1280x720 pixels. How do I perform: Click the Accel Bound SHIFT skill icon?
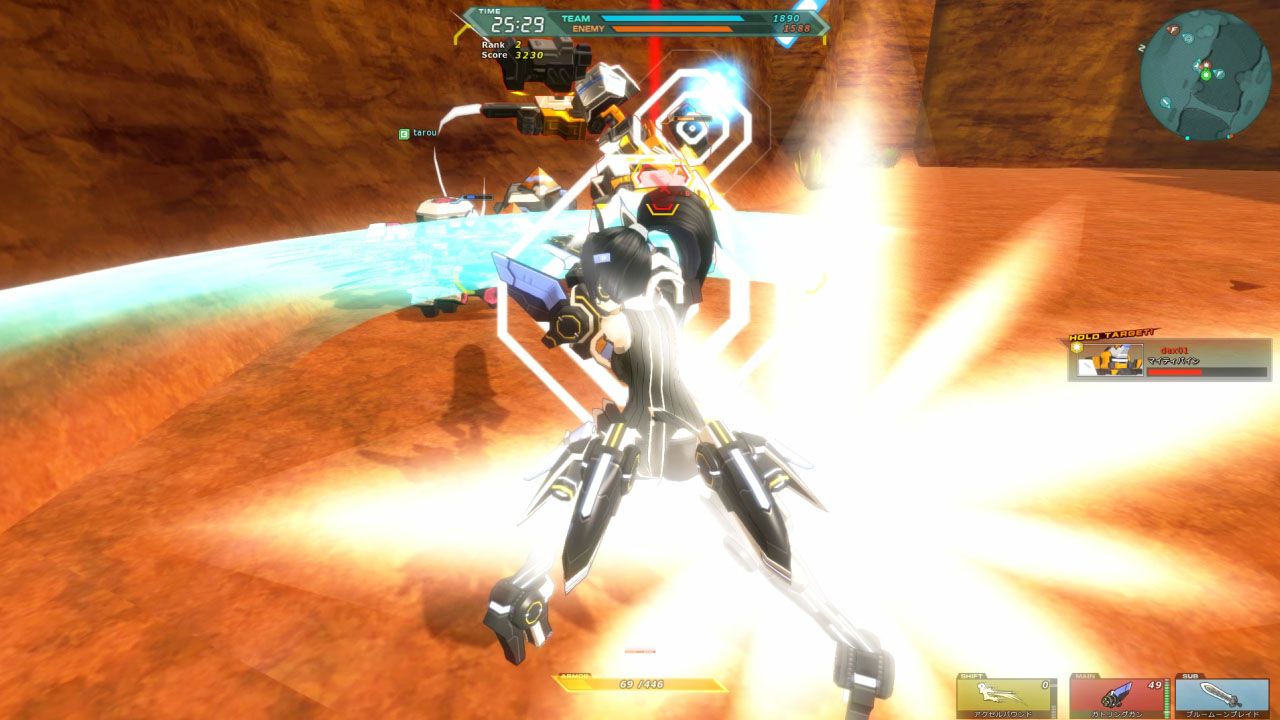pos(1001,693)
